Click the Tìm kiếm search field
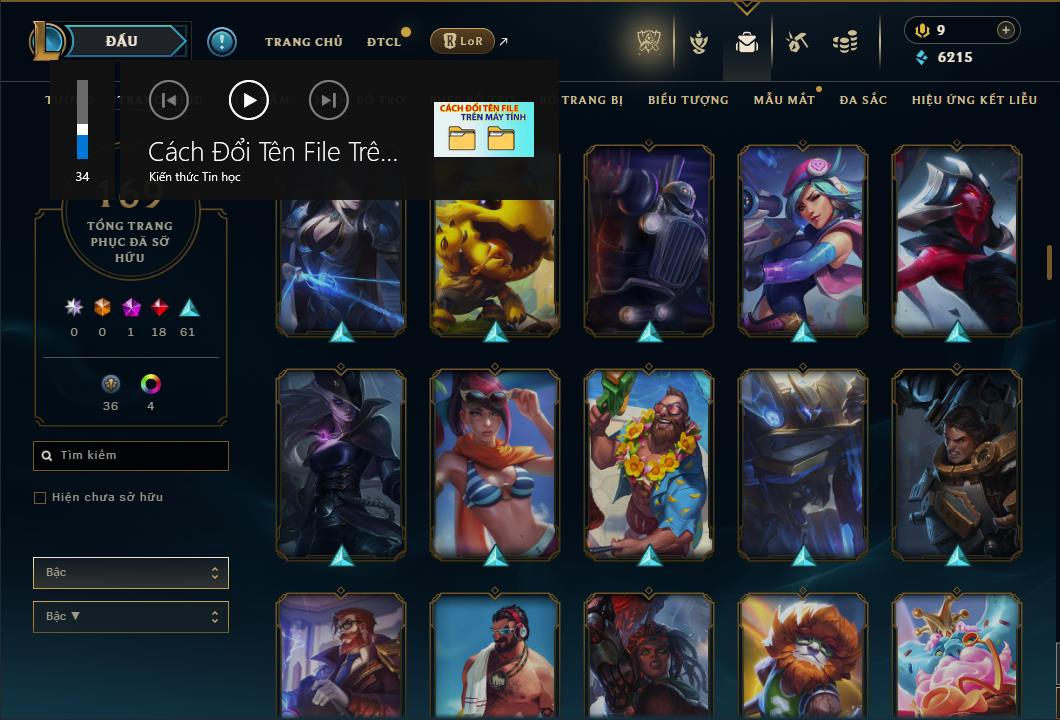 point(131,456)
